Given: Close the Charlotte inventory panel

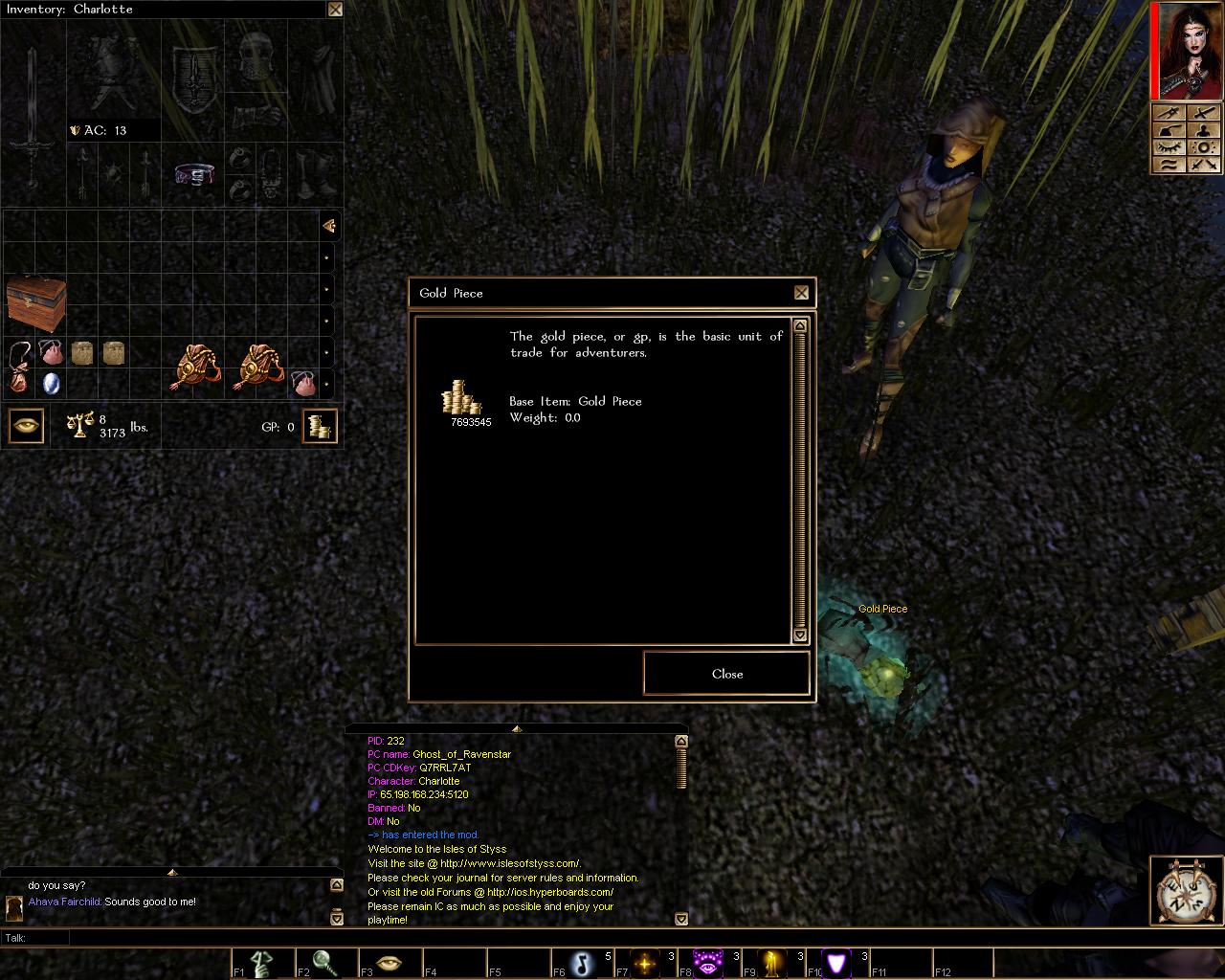Looking at the screenshot, I should pos(335,10).
